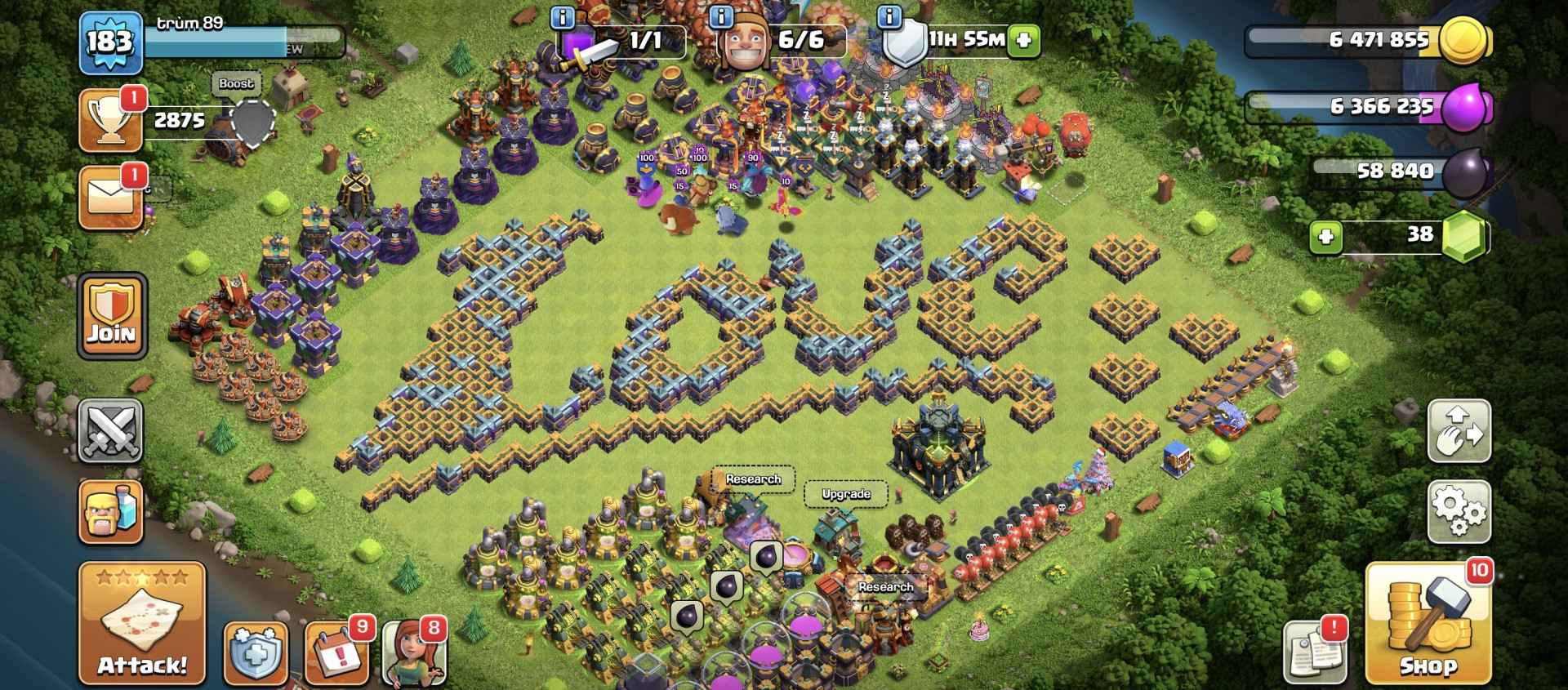Open the trophy league button

point(111,121)
